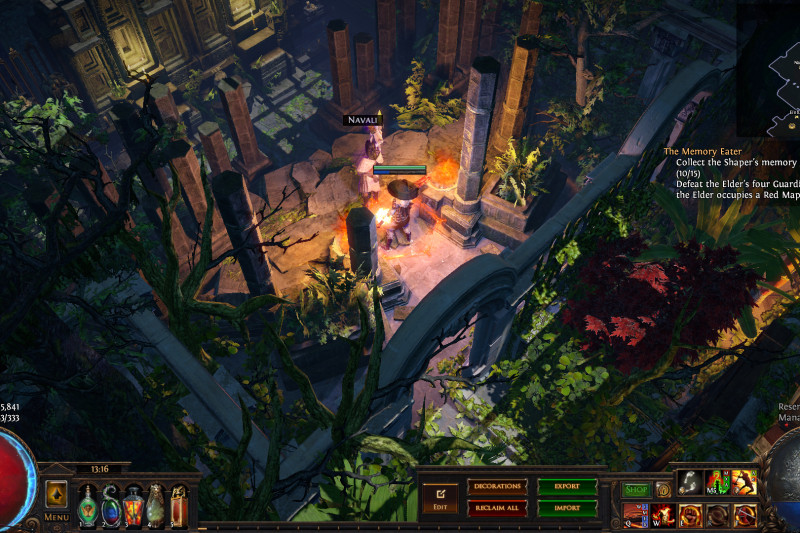Open the green Shop button

click(636, 490)
